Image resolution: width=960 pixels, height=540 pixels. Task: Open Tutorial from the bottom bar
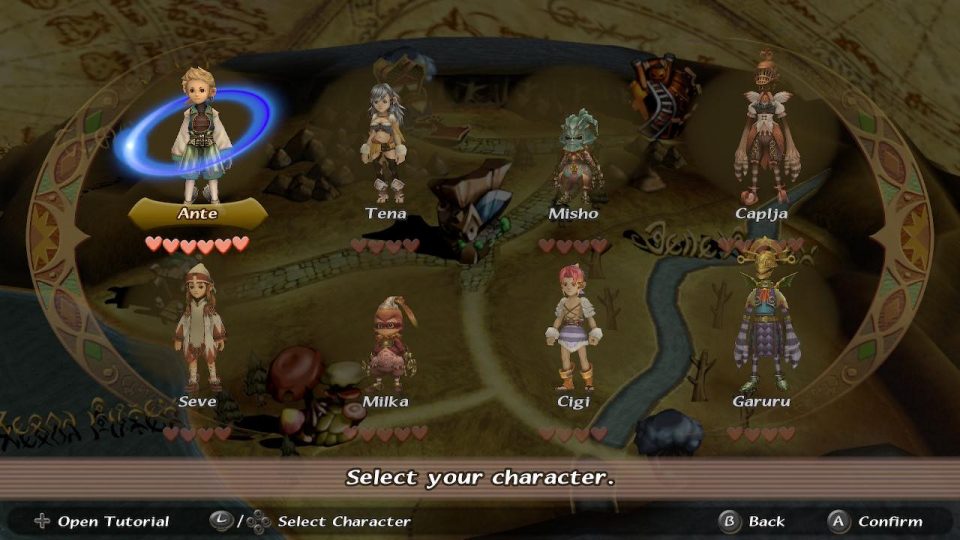(101, 521)
